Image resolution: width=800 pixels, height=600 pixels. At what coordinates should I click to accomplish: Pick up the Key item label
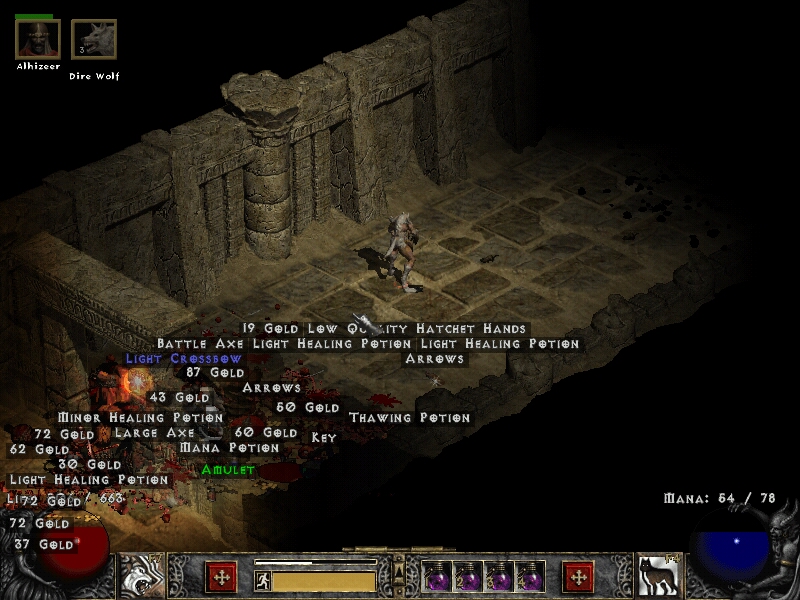click(x=324, y=437)
